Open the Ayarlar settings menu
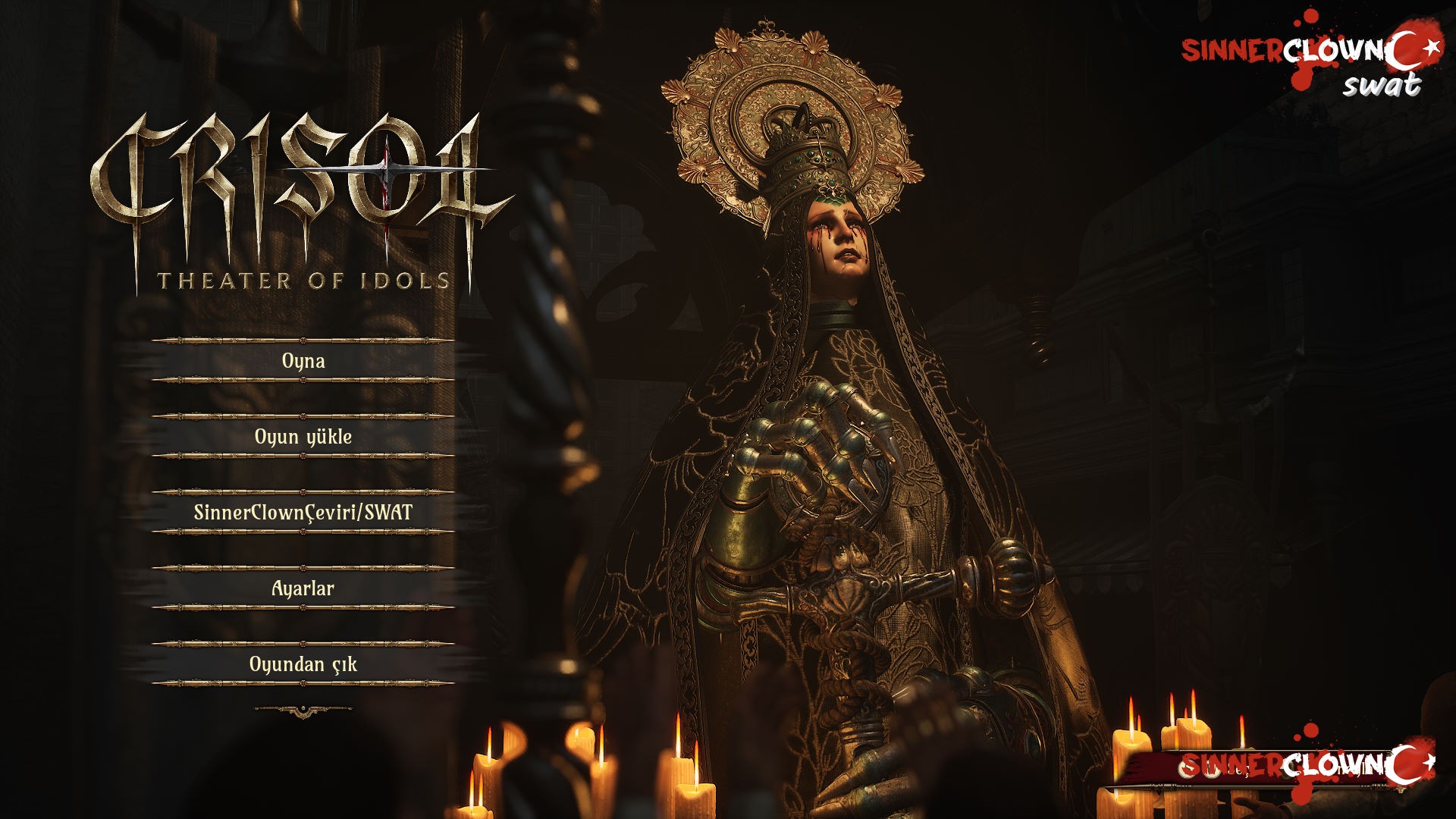This screenshot has height=819, width=1456. click(x=303, y=588)
